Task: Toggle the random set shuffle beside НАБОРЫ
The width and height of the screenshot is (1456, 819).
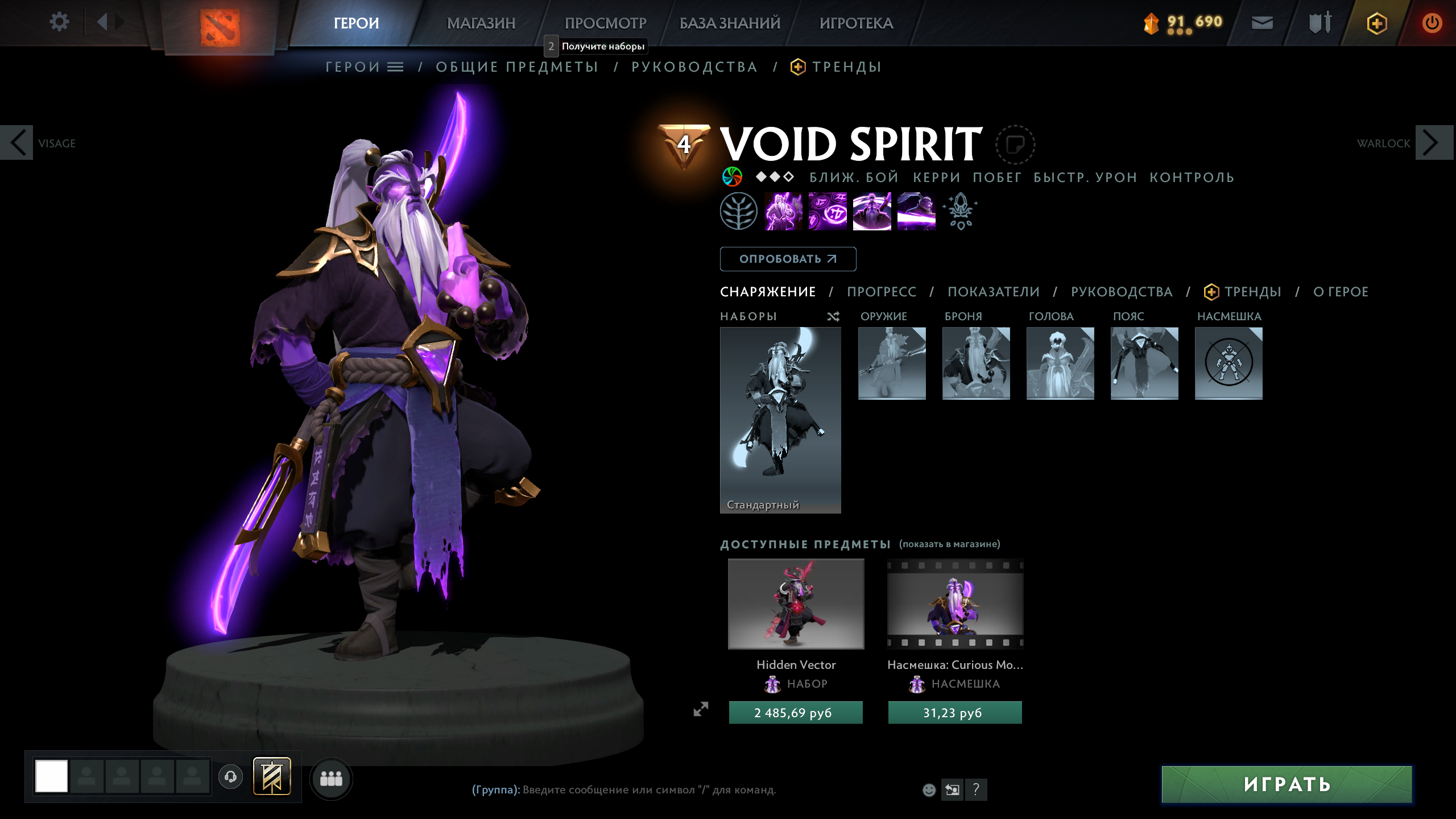Action: (x=834, y=317)
